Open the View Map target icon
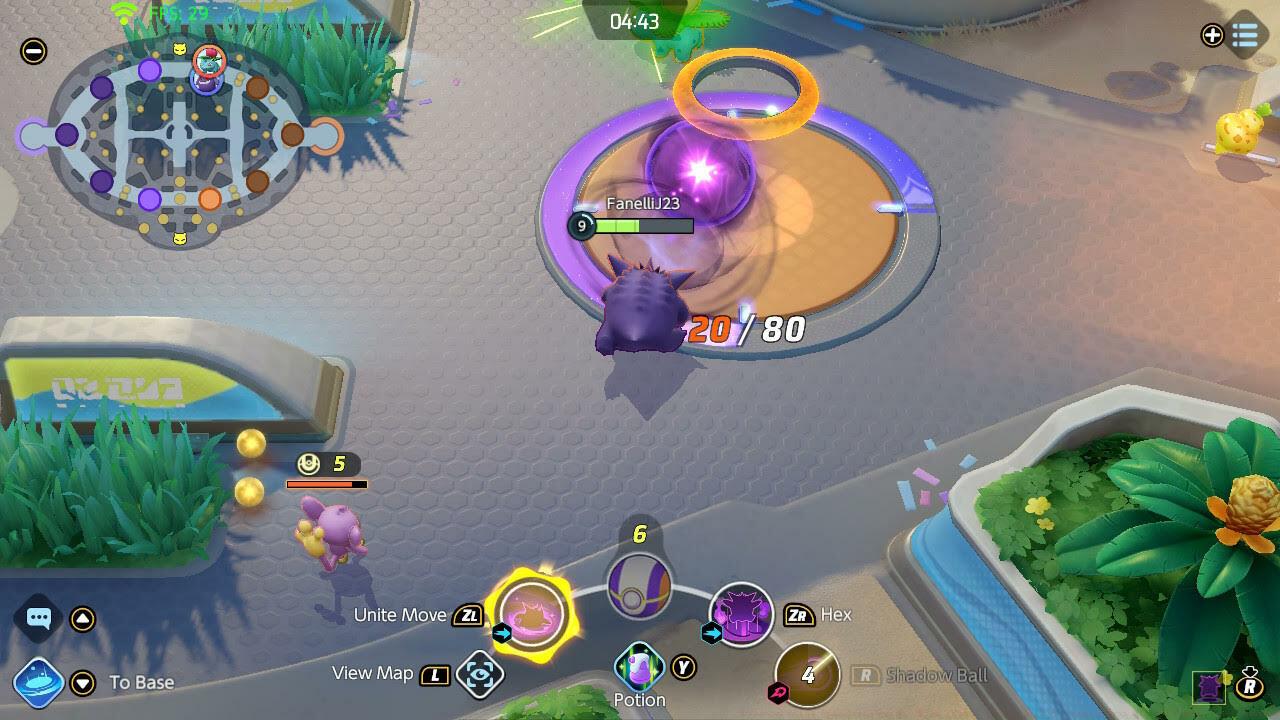This screenshot has width=1280, height=720. pyautogui.click(x=480, y=674)
